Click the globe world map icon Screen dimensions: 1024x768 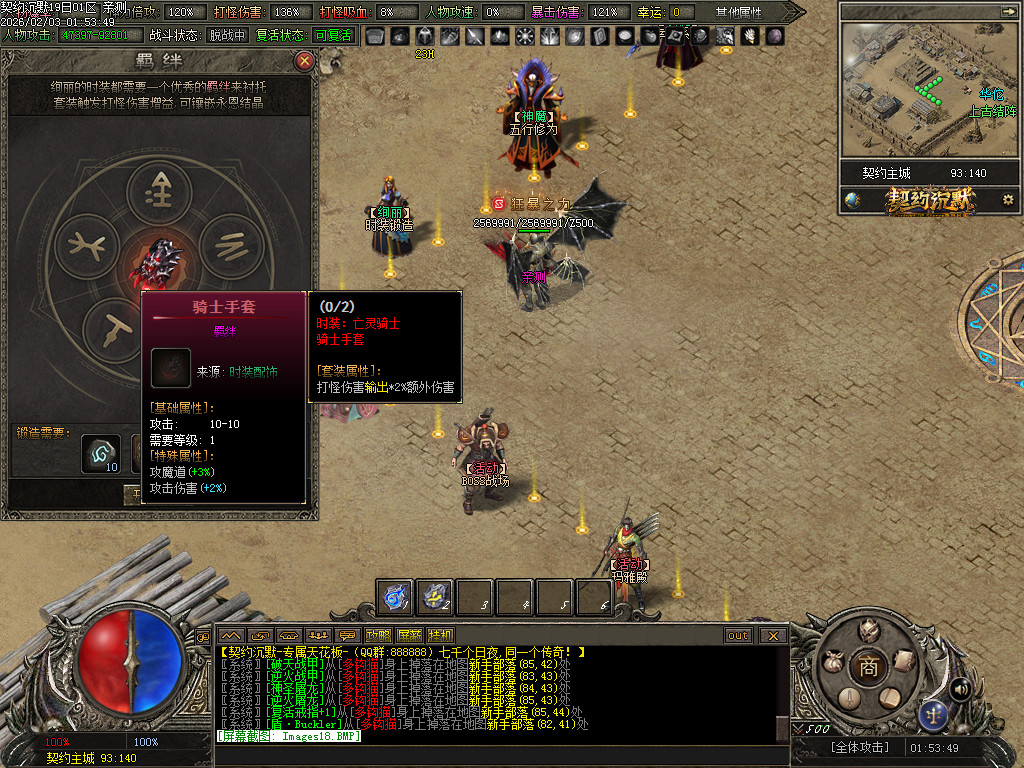[852, 200]
